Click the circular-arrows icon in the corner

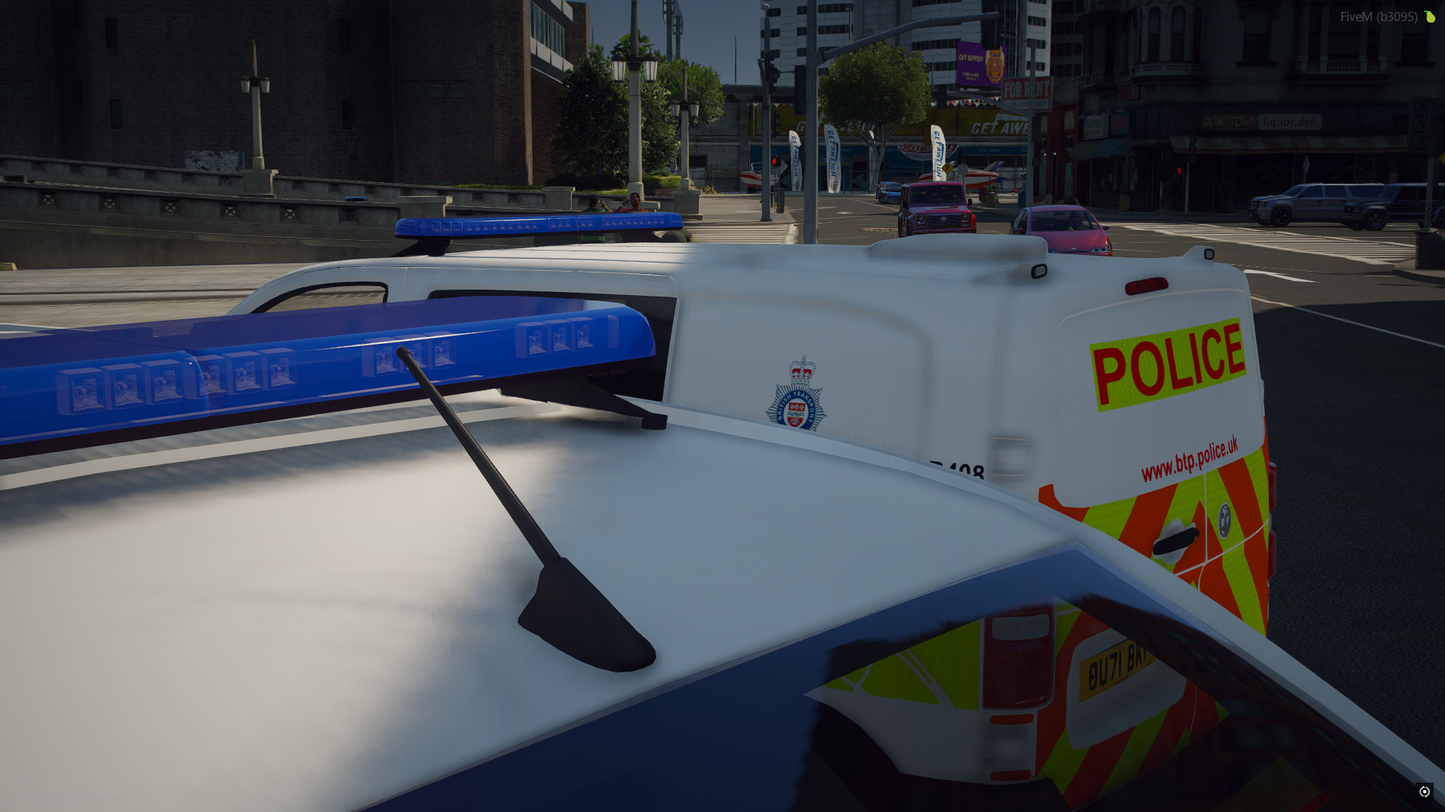point(1424,791)
